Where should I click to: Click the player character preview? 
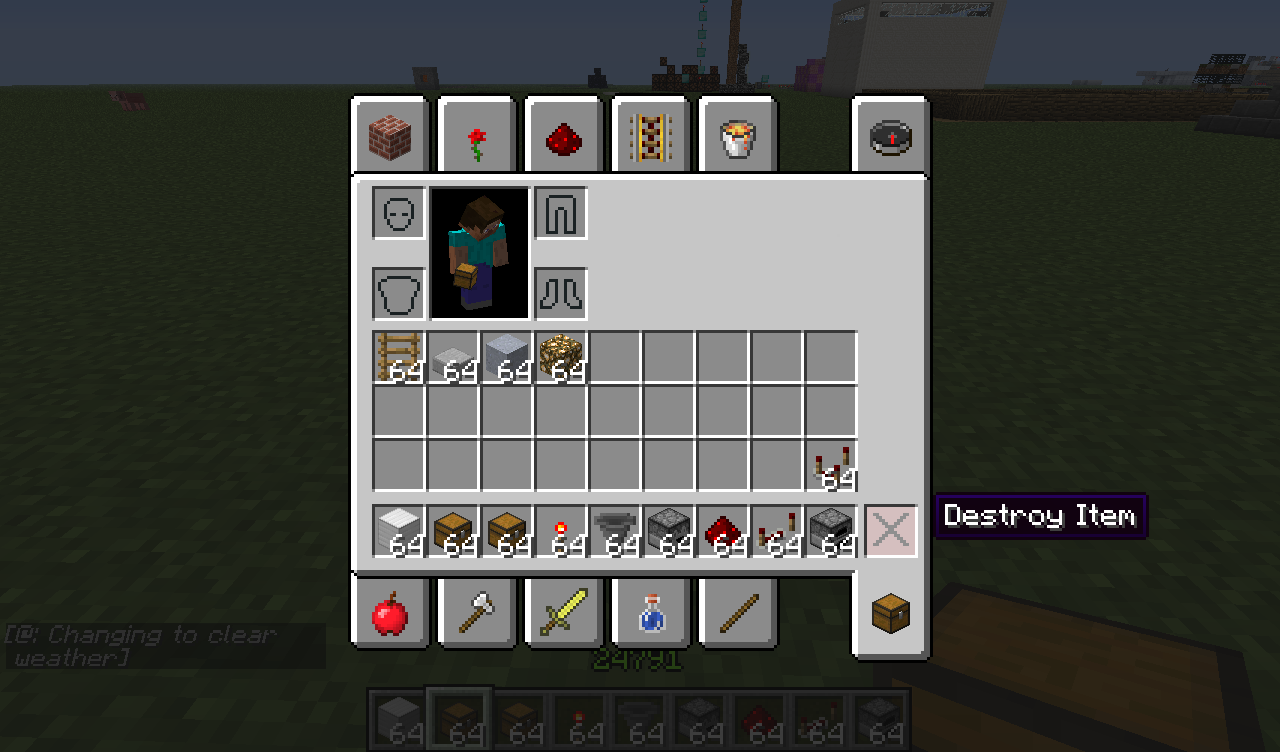click(x=479, y=253)
